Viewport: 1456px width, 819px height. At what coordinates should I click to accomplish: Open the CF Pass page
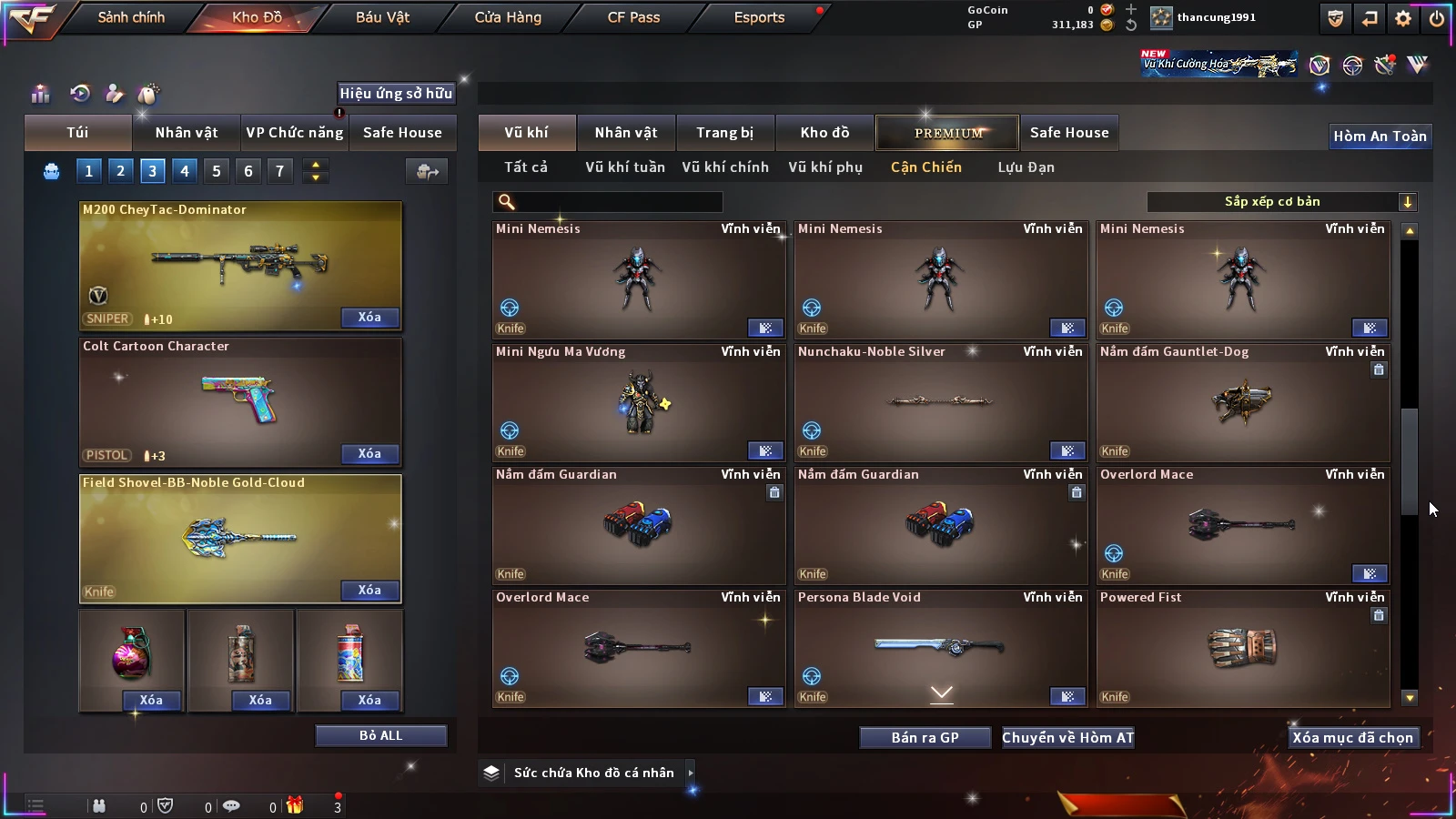(633, 17)
